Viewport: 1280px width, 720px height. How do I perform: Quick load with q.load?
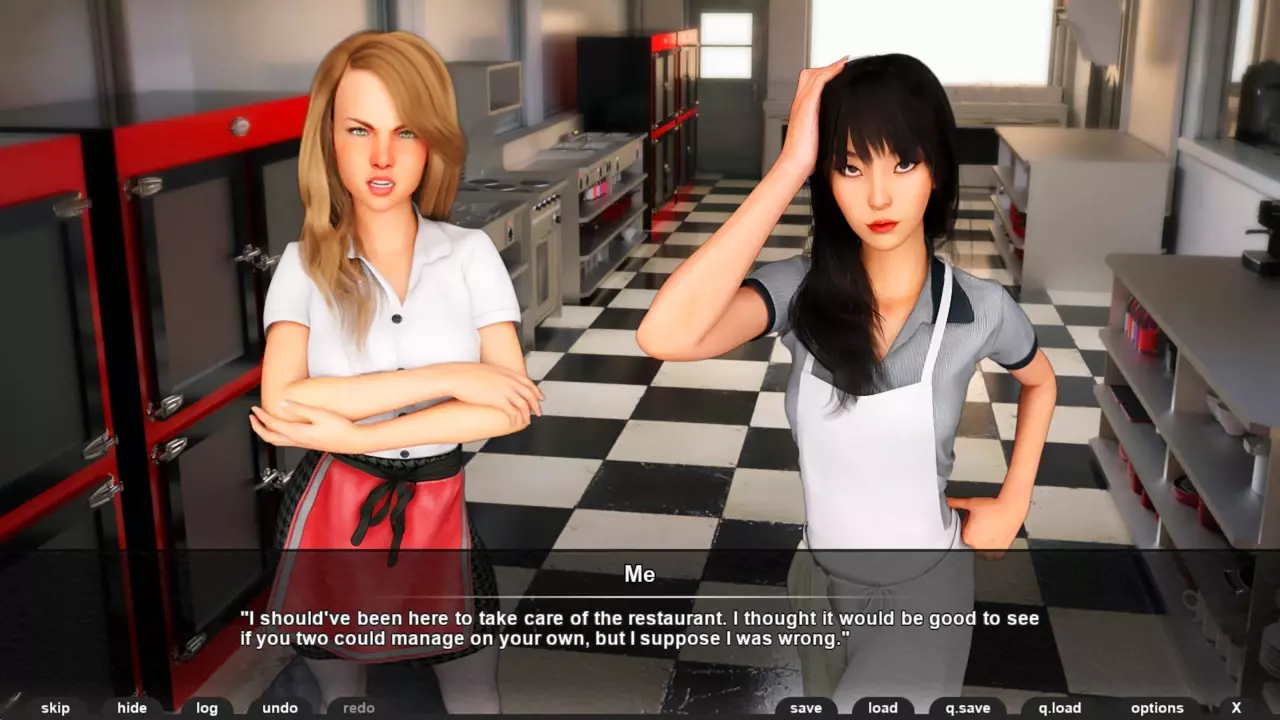click(1060, 708)
